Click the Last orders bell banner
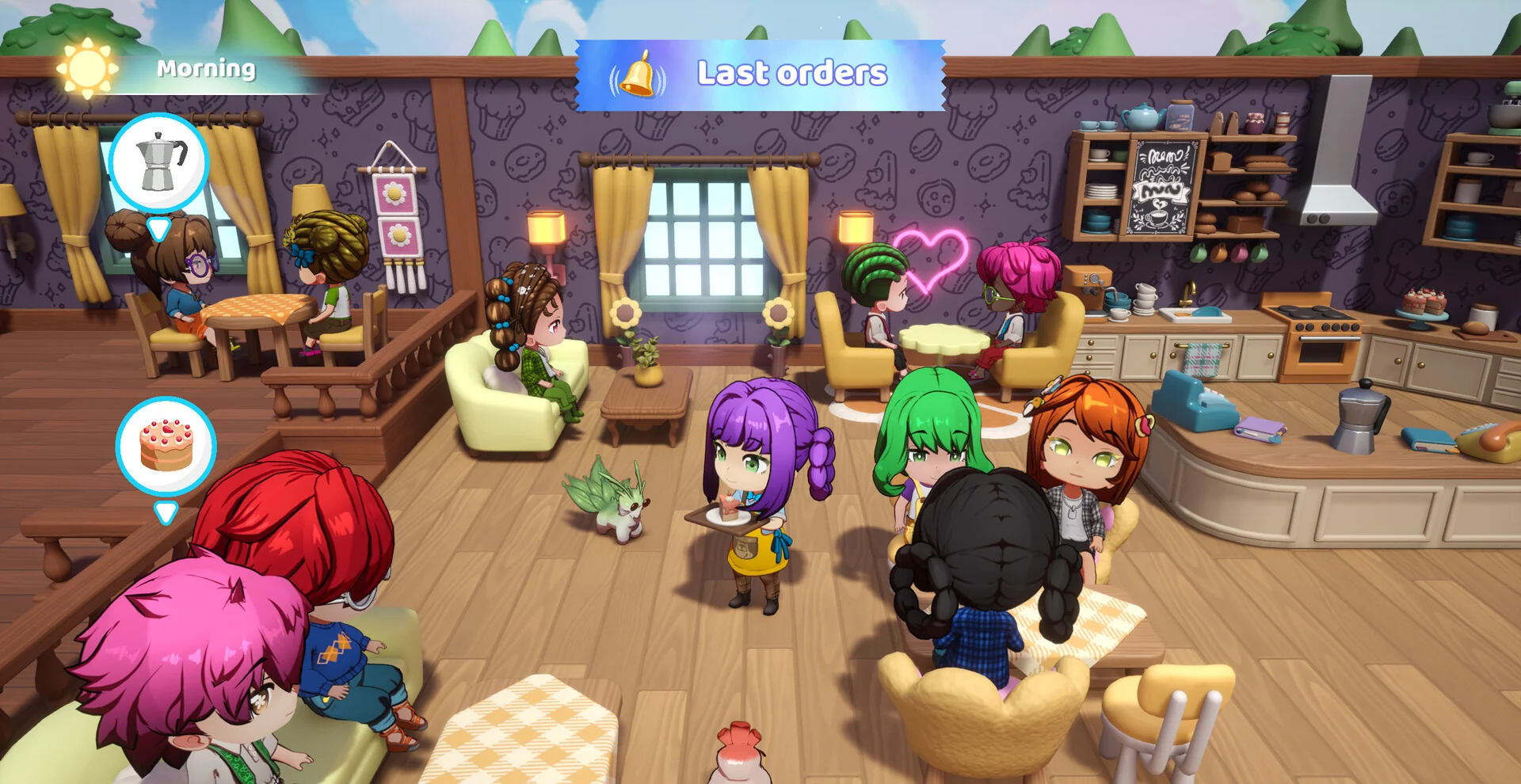 click(760, 74)
